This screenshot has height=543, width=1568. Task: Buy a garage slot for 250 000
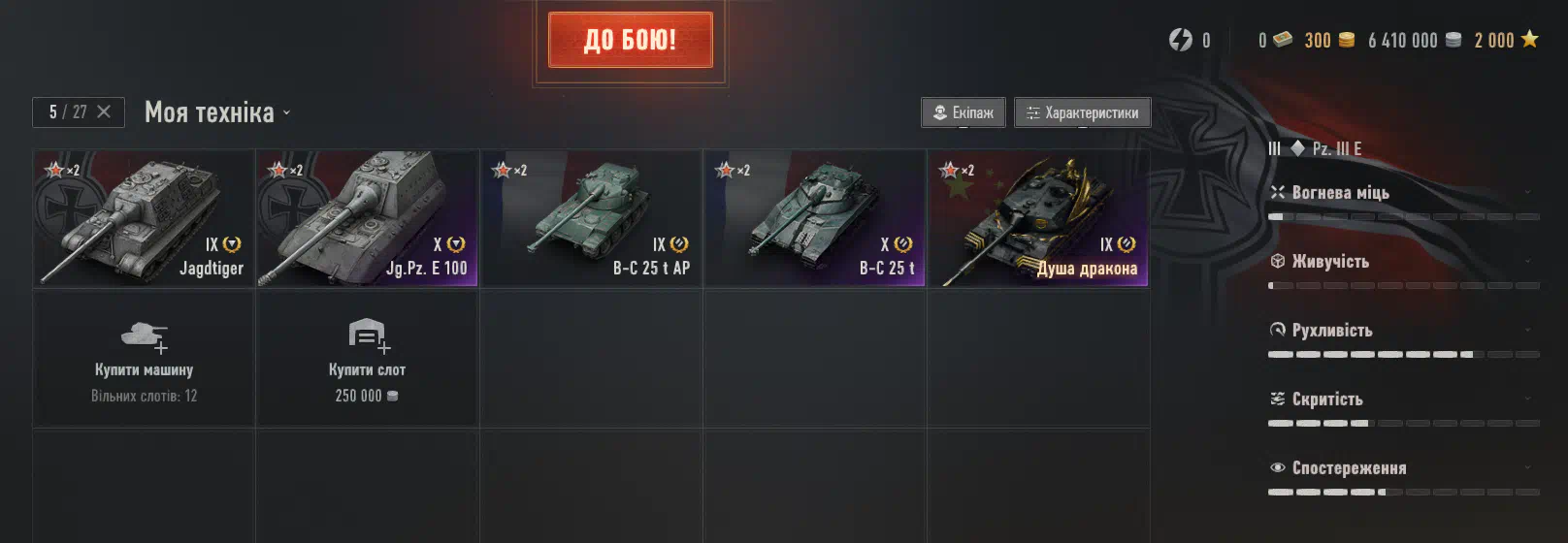tap(367, 359)
